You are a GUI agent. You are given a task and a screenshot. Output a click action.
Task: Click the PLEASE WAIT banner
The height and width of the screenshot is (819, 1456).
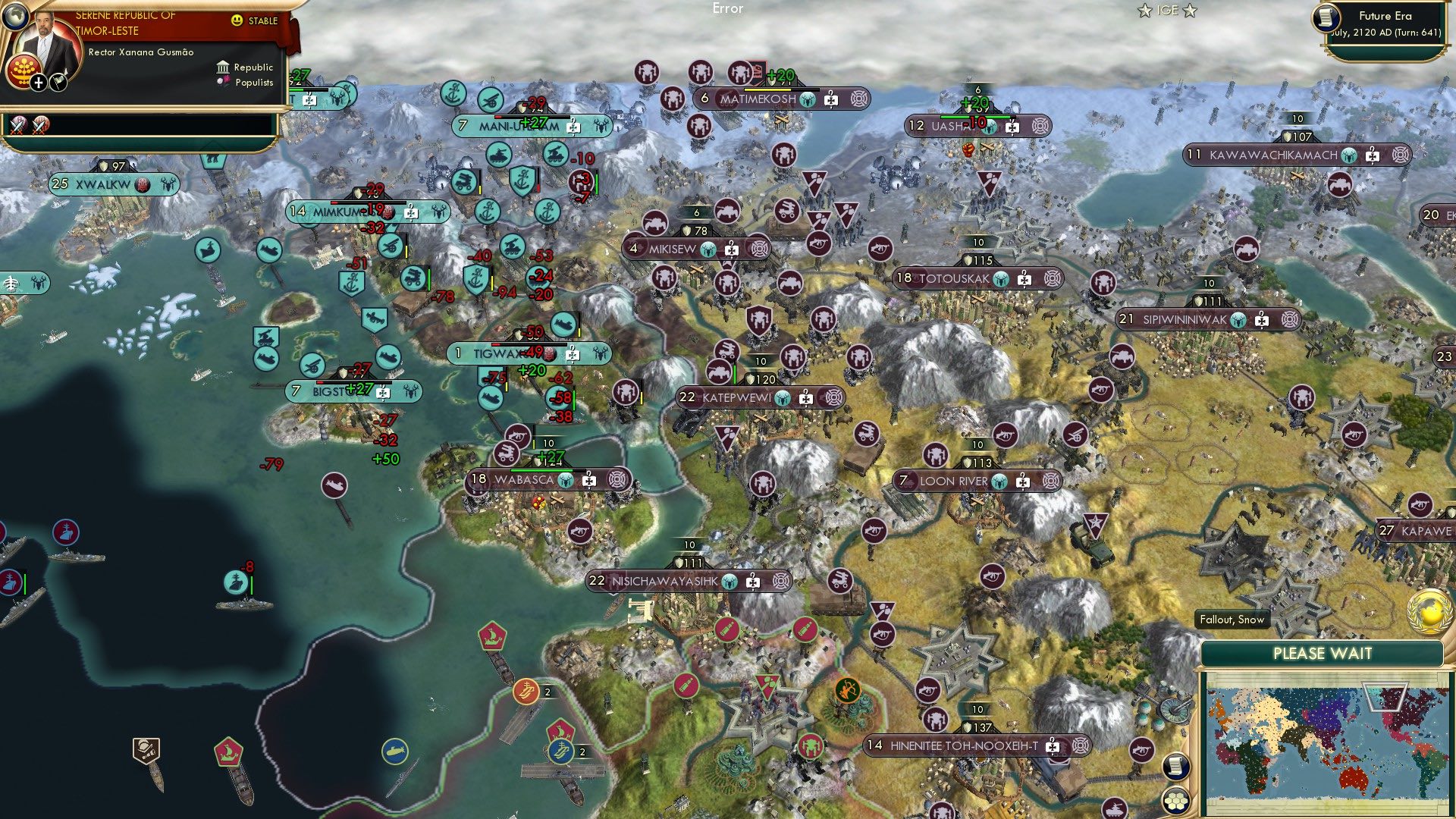[x=1324, y=652]
